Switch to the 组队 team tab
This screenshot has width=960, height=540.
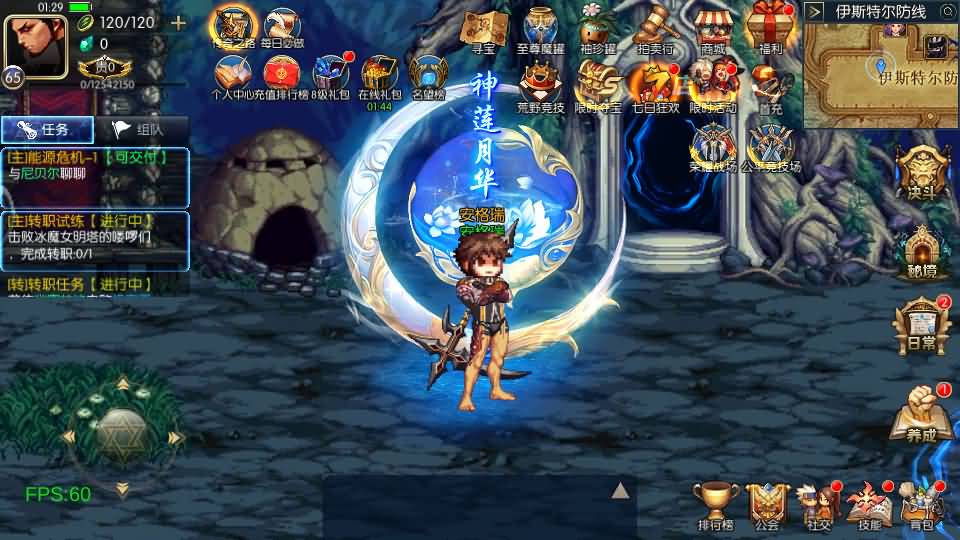coord(137,129)
